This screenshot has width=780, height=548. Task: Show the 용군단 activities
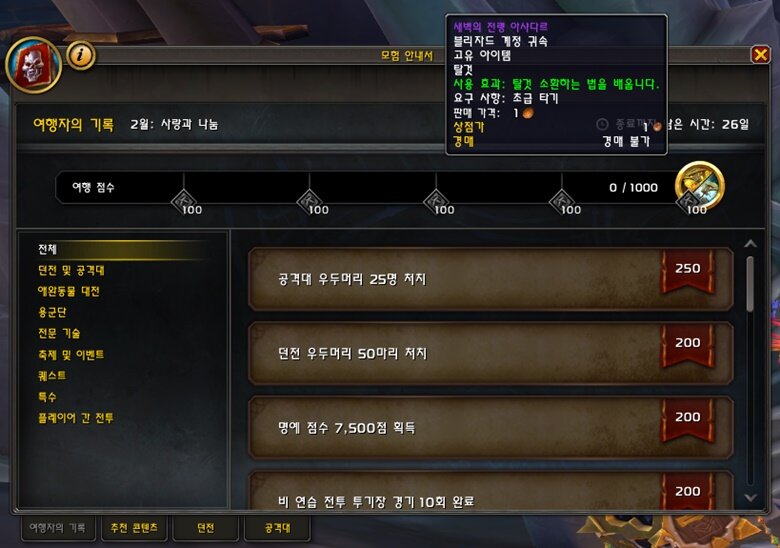[x=51, y=312]
